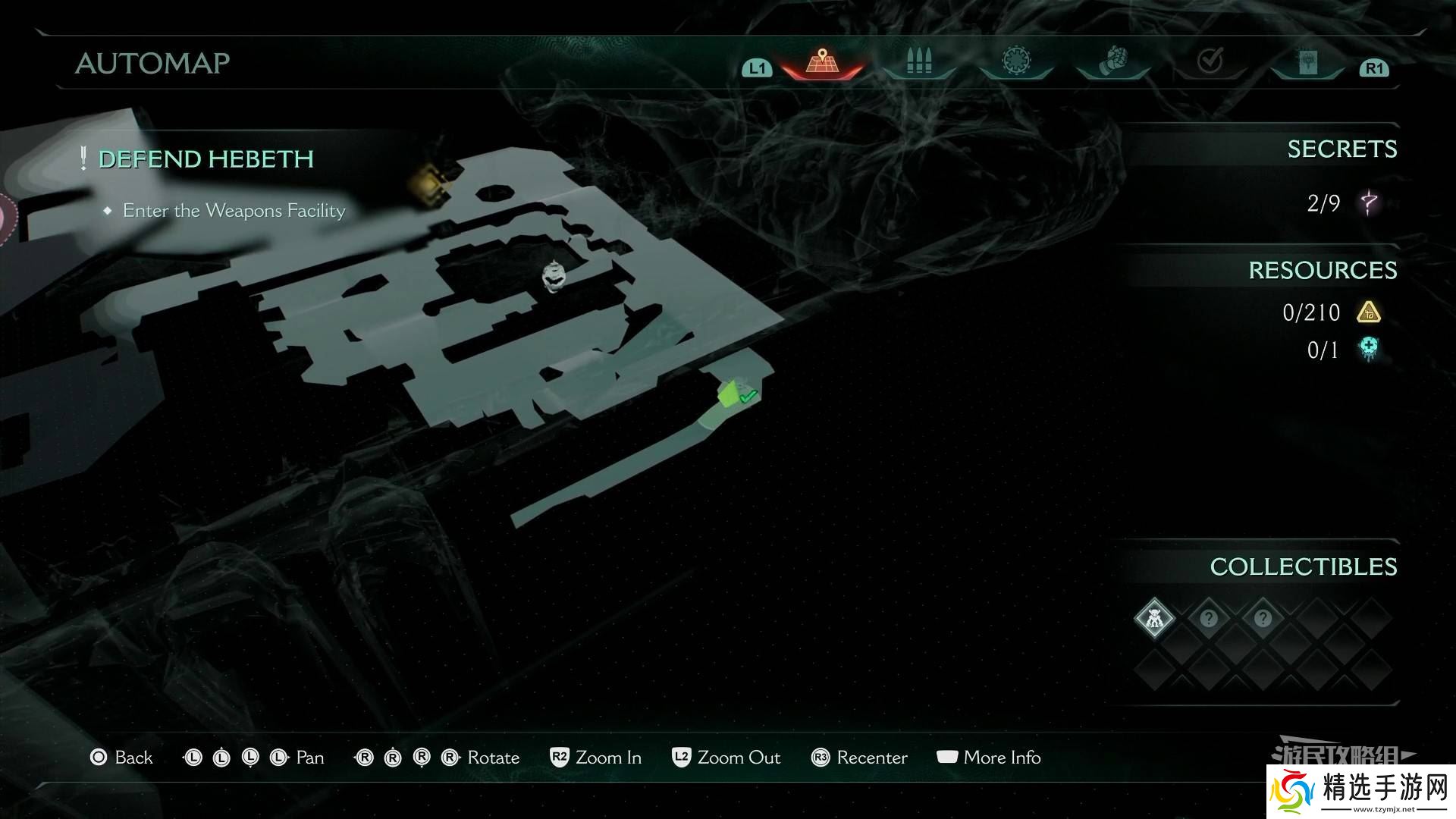Click the cogwheel upgrades icon
1456x819 pixels.
(x=1016, y=61)
